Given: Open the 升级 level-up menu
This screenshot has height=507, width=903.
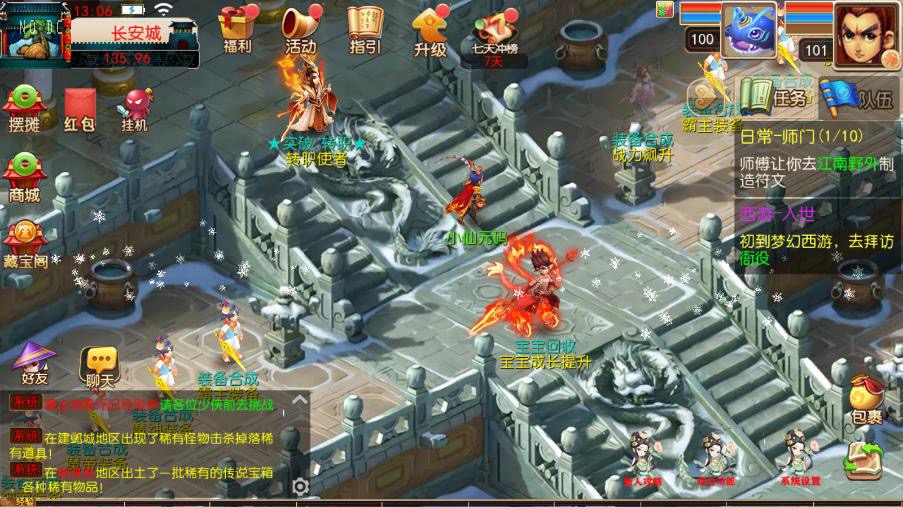Looking at the screenshot, I should (x=430, y=28).
